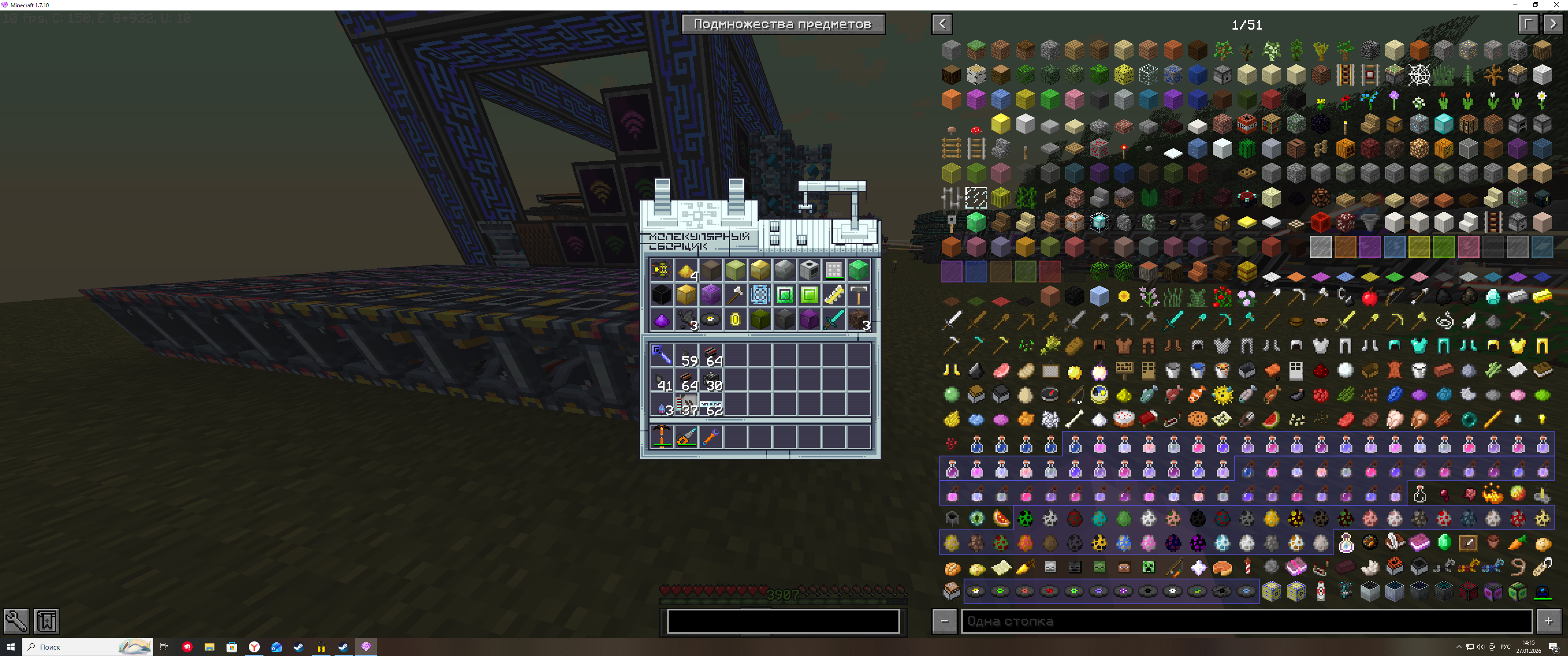This screenshot has width=1568, height=656.
Task: Open the "Подмножества предметов" item subsets menu
Action: point(783,24)
